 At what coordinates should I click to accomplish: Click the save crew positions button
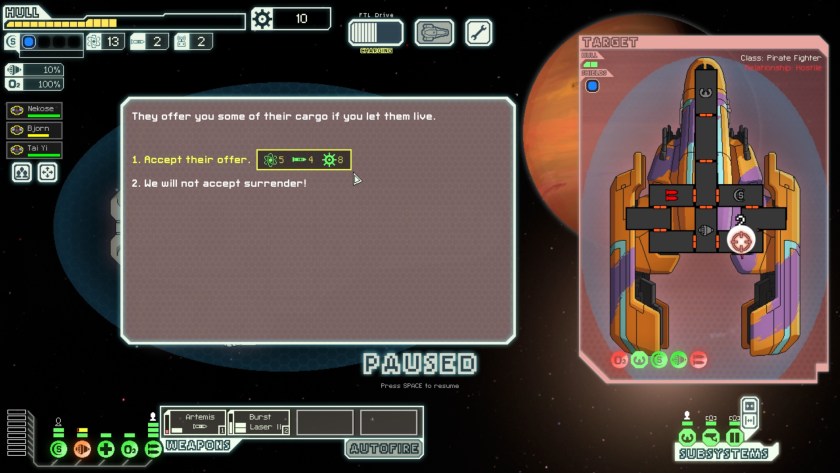pyautogui.click(x=22, y=172)
